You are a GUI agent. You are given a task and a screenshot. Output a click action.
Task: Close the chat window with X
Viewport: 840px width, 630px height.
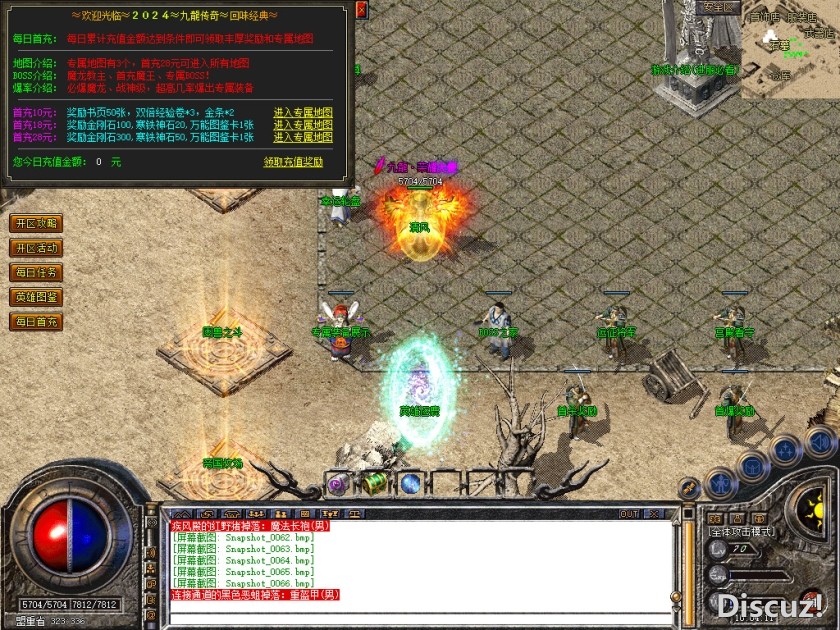(x=654, y=514)
